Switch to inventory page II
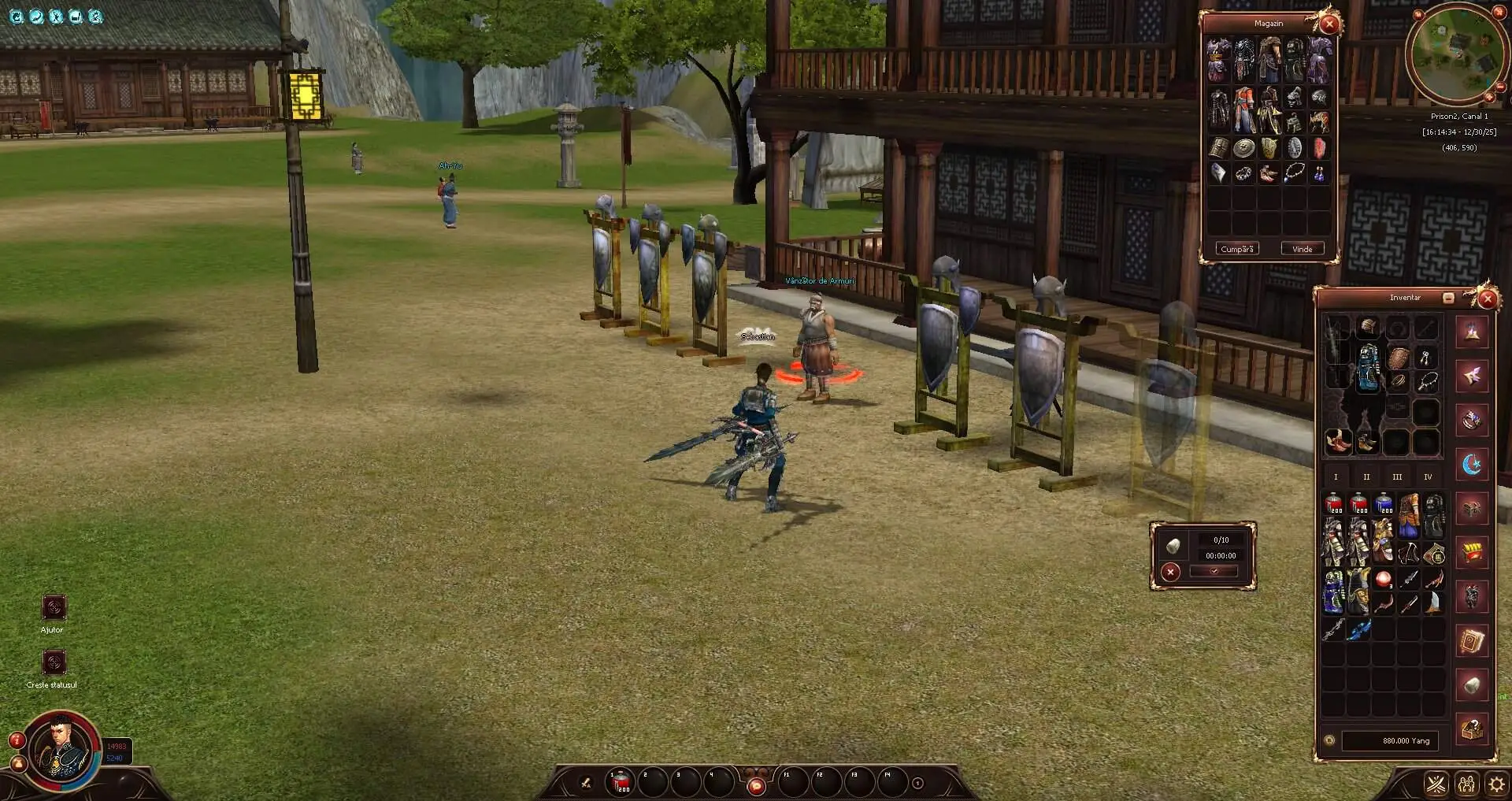This screenshot has height=801, width=1512. (x=1366, y=477)
